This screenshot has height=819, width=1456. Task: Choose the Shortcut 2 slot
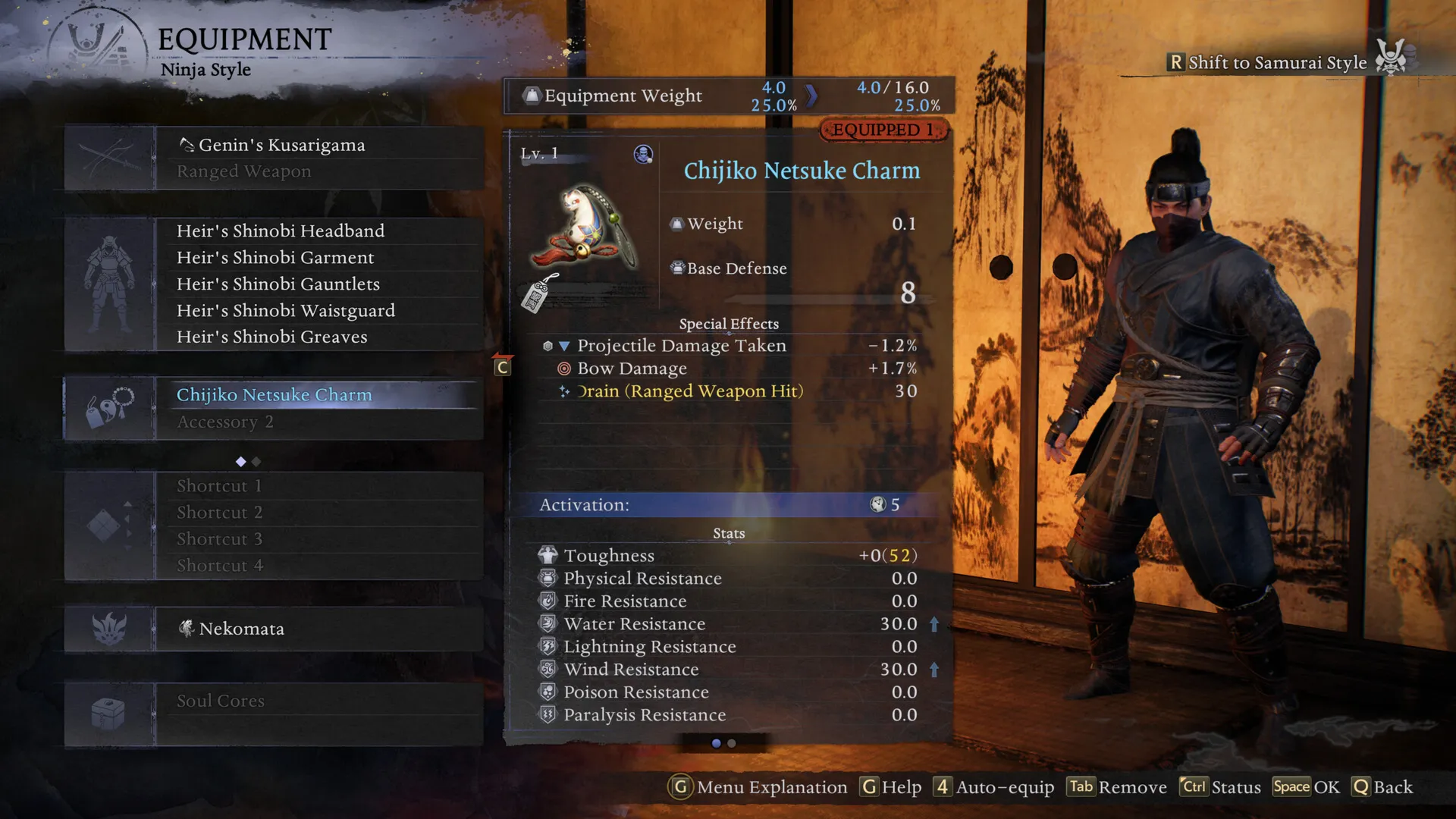[x=219, y=513]
